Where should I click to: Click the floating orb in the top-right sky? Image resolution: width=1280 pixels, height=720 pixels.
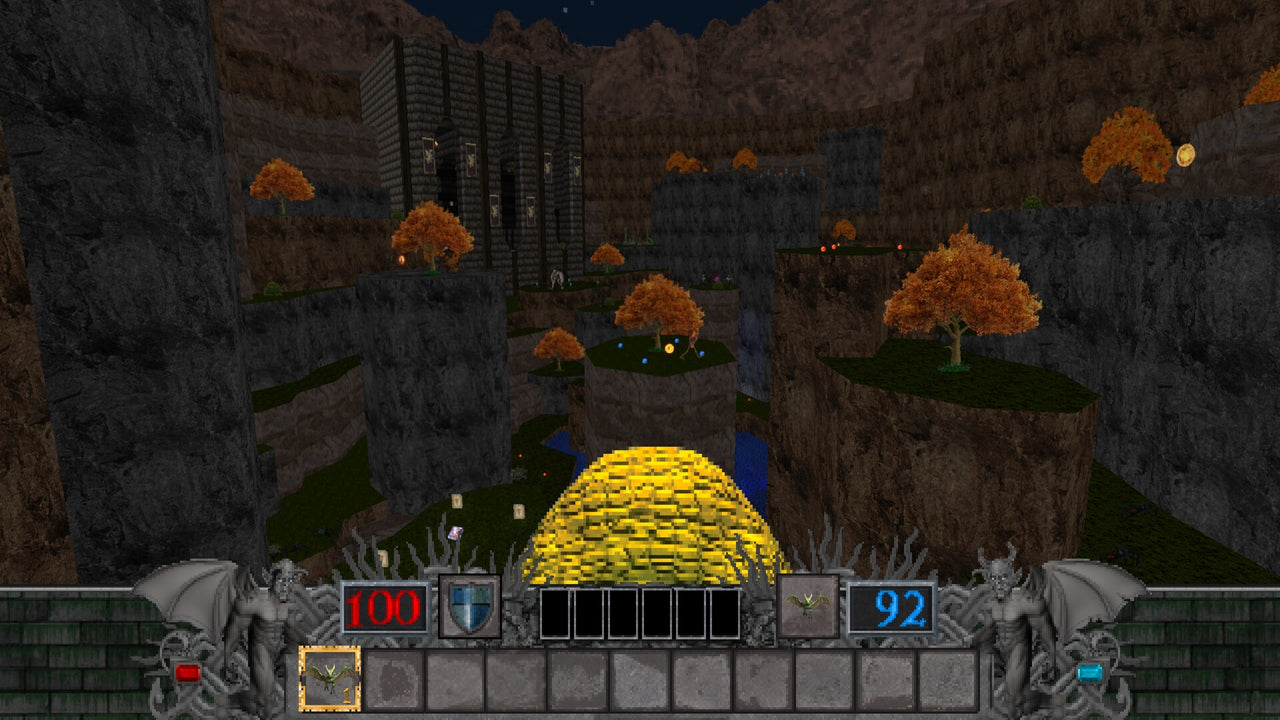1188,156
